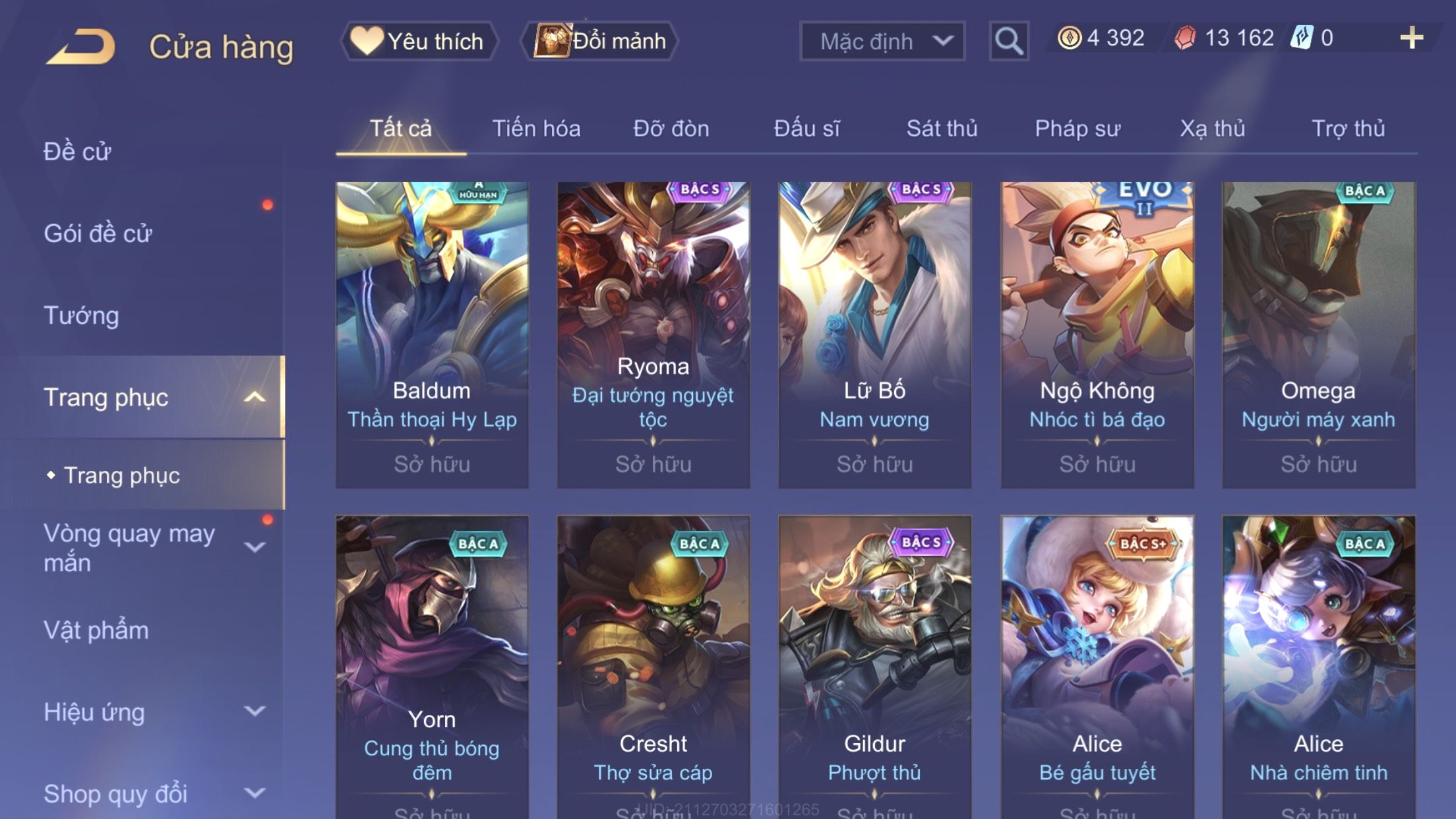View the Alice Bé gấu tuyết skin
The width and height of the screenshot is (1456, 819).
tap(1097, 666)
